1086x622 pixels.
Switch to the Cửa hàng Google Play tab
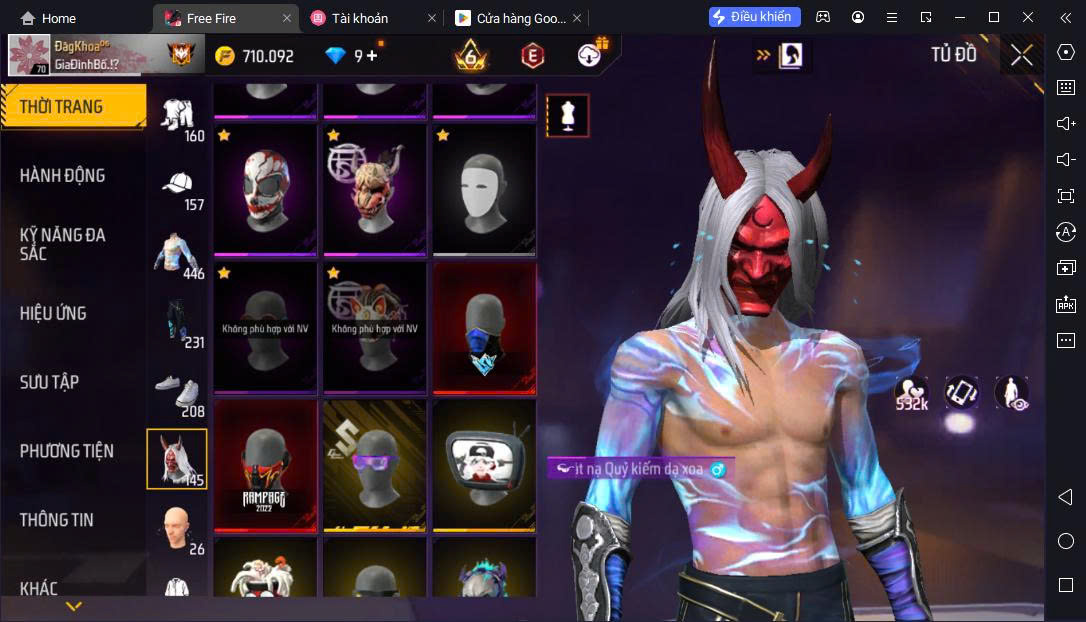pyautogui.click(x=511, y=18)
